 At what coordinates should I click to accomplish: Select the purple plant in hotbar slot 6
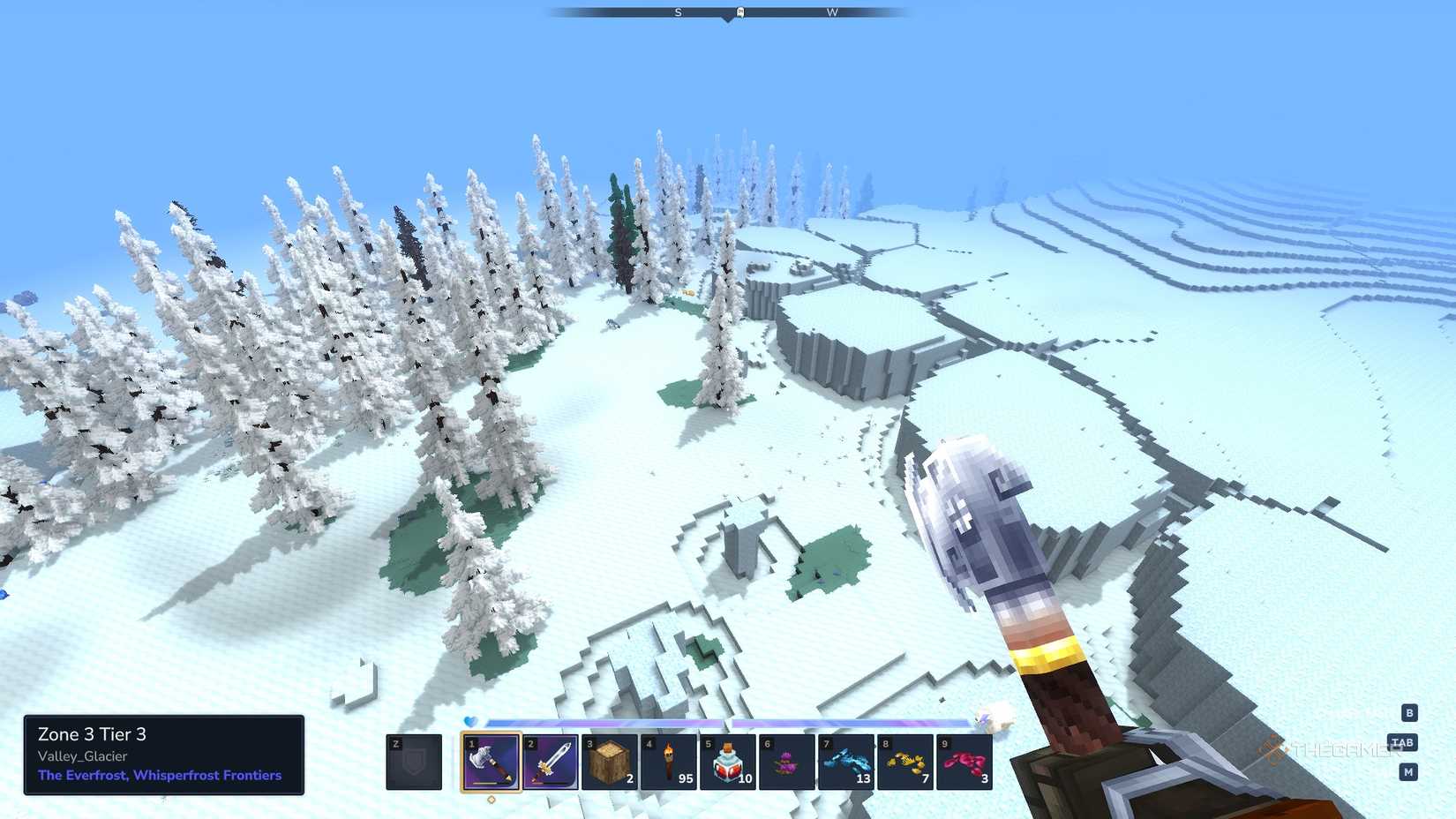click(787, 763)
